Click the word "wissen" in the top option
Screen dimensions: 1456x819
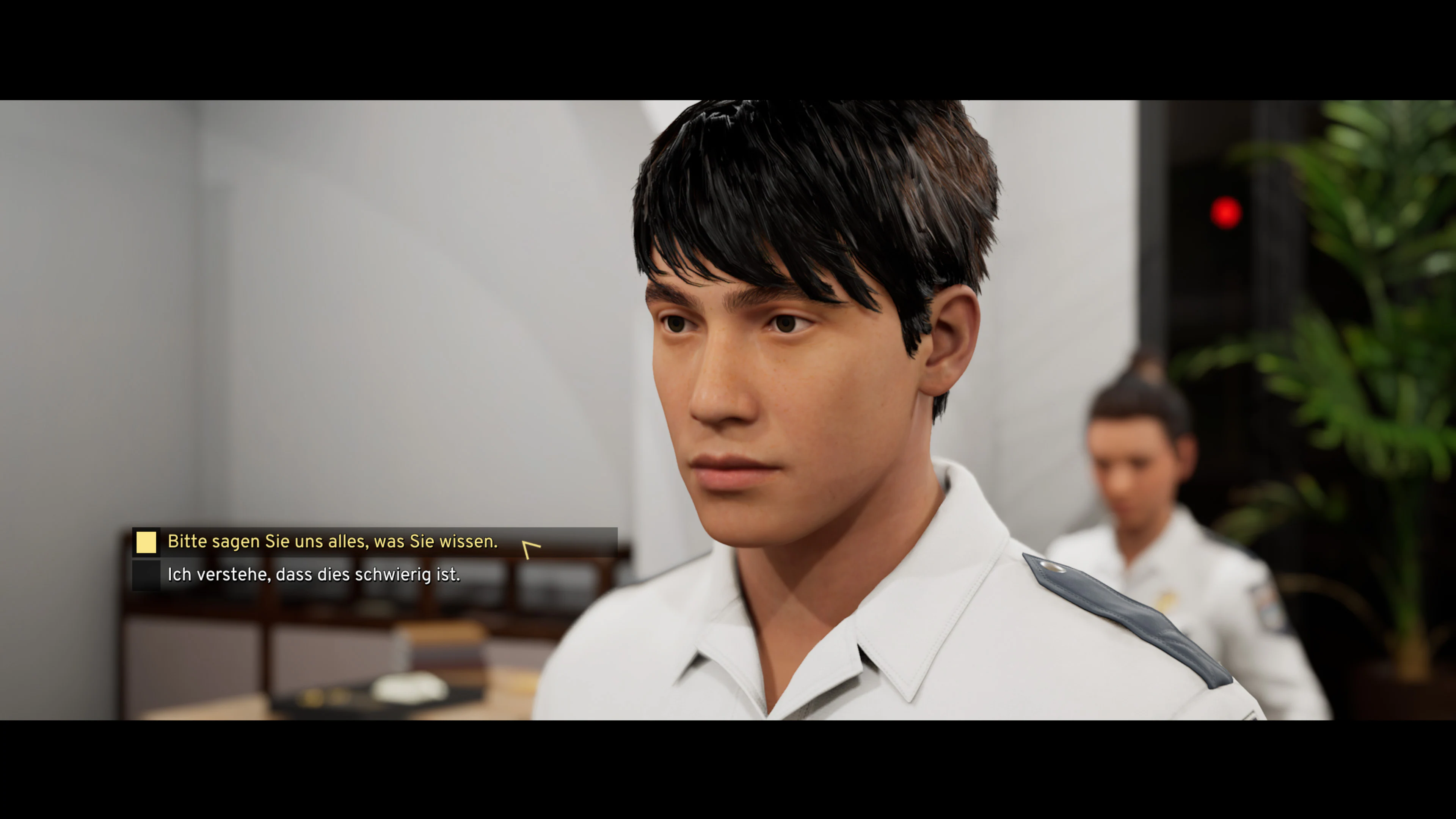pyautogui.click(x=471, y=541)
